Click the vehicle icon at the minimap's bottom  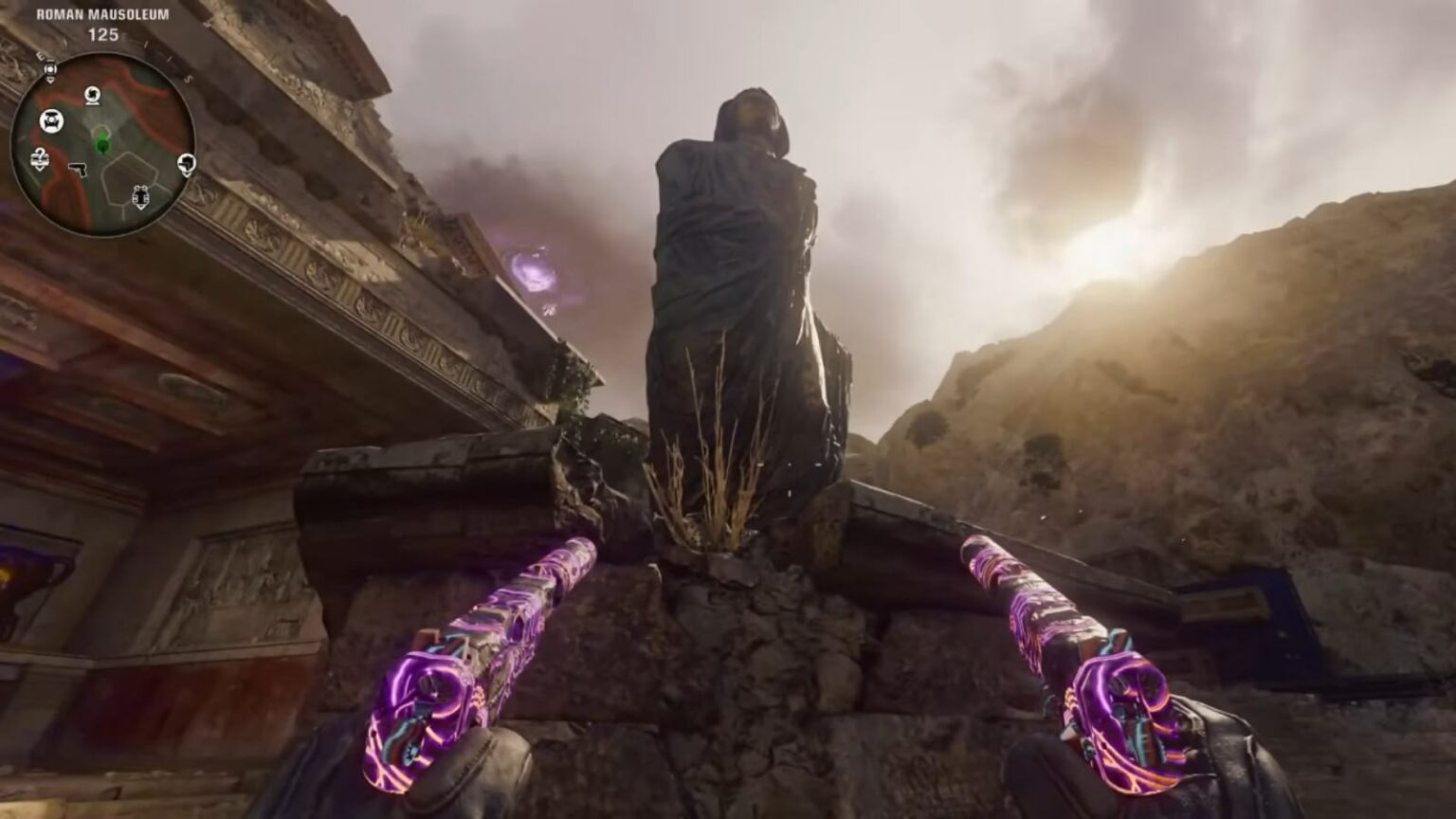[x=141, y=196]
